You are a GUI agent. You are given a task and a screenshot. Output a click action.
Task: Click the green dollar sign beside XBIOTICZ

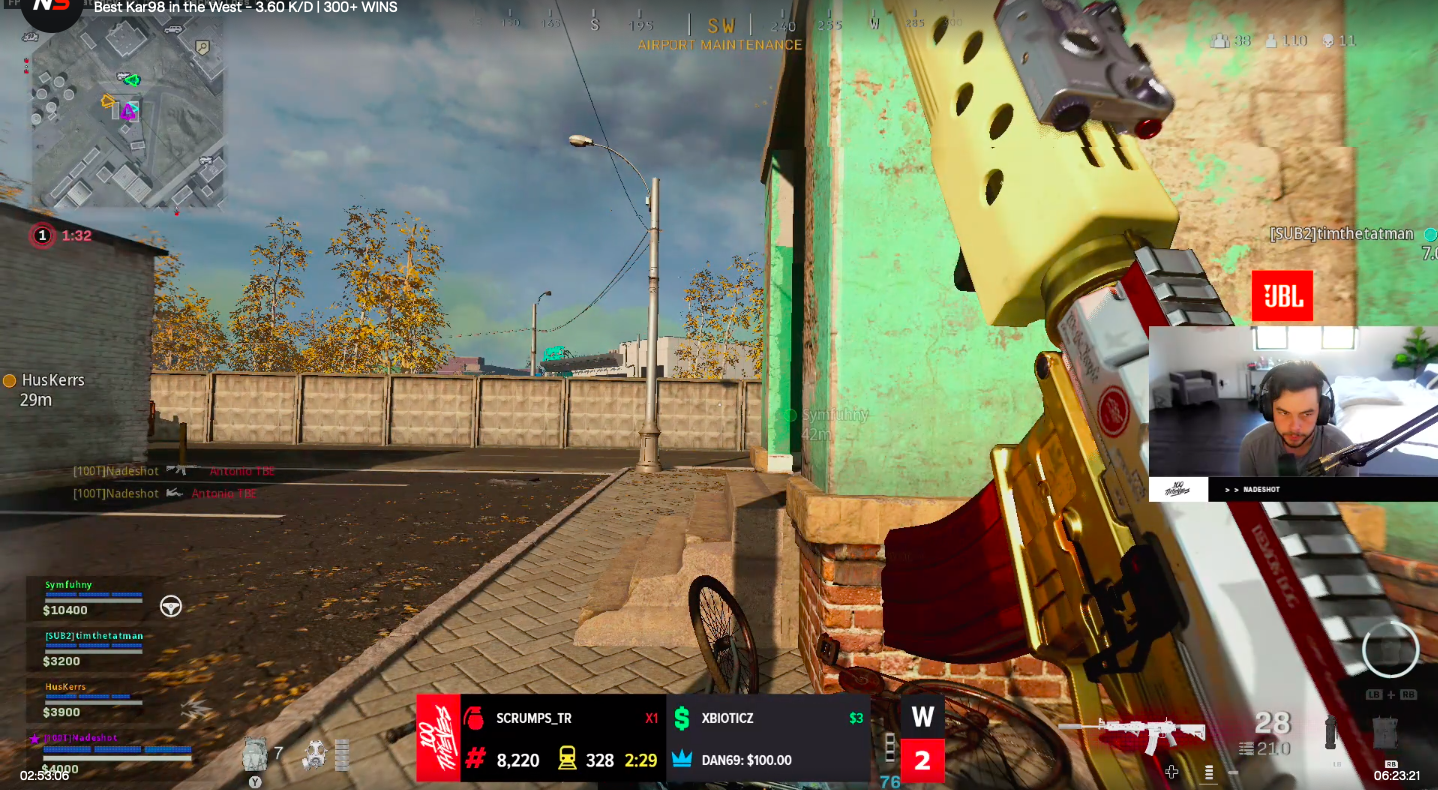tap(681, 718)
